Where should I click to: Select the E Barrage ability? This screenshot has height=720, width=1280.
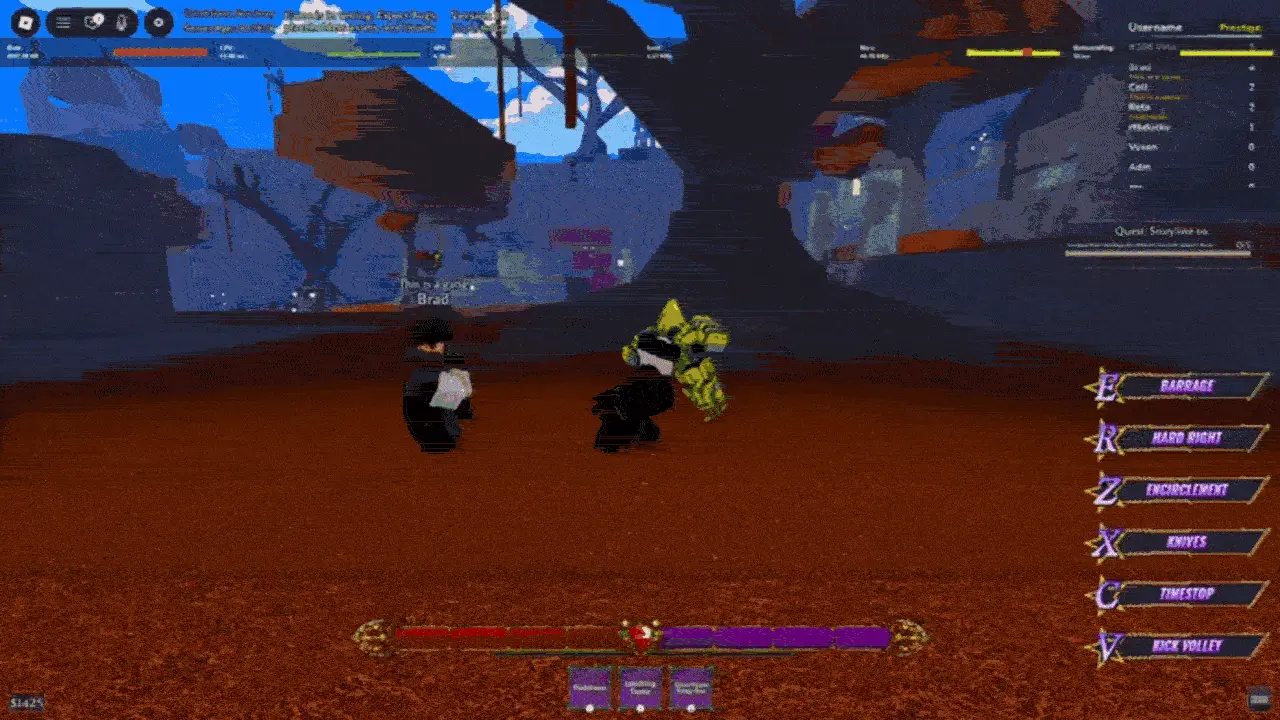coord(1190,386)
